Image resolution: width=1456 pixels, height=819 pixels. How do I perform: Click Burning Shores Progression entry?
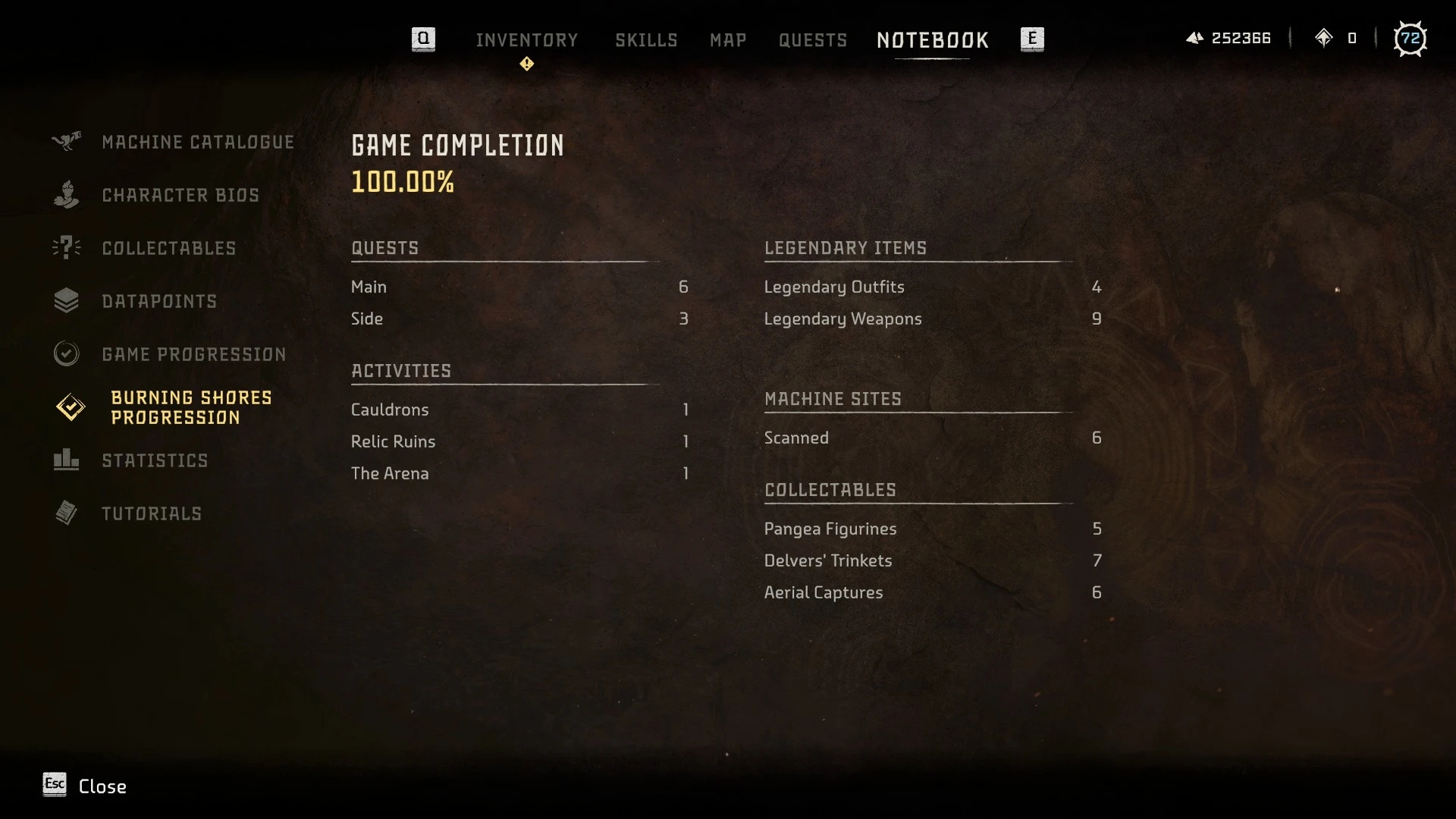pos(191,408)
